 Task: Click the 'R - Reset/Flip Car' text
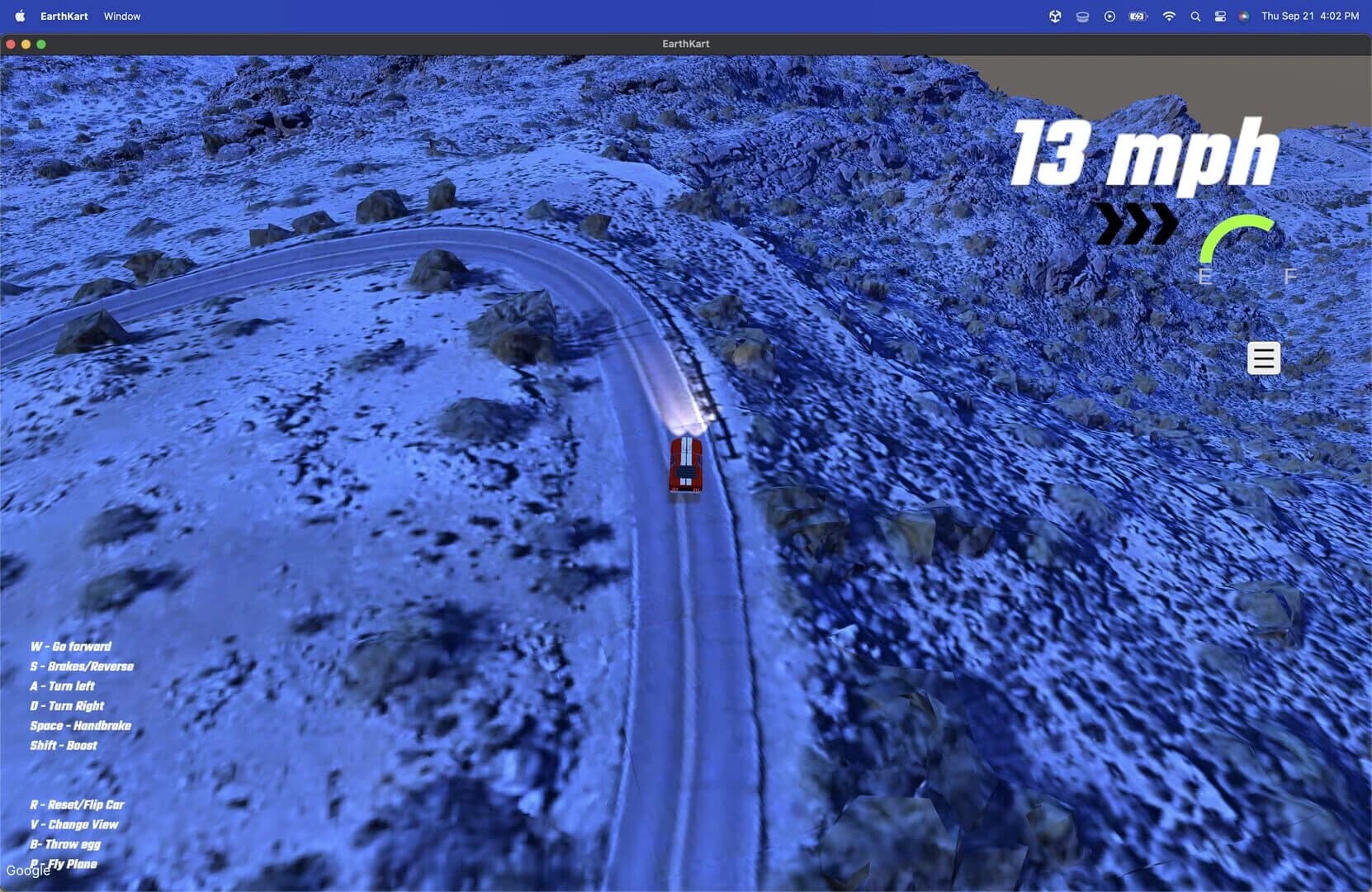pos(78,804)
